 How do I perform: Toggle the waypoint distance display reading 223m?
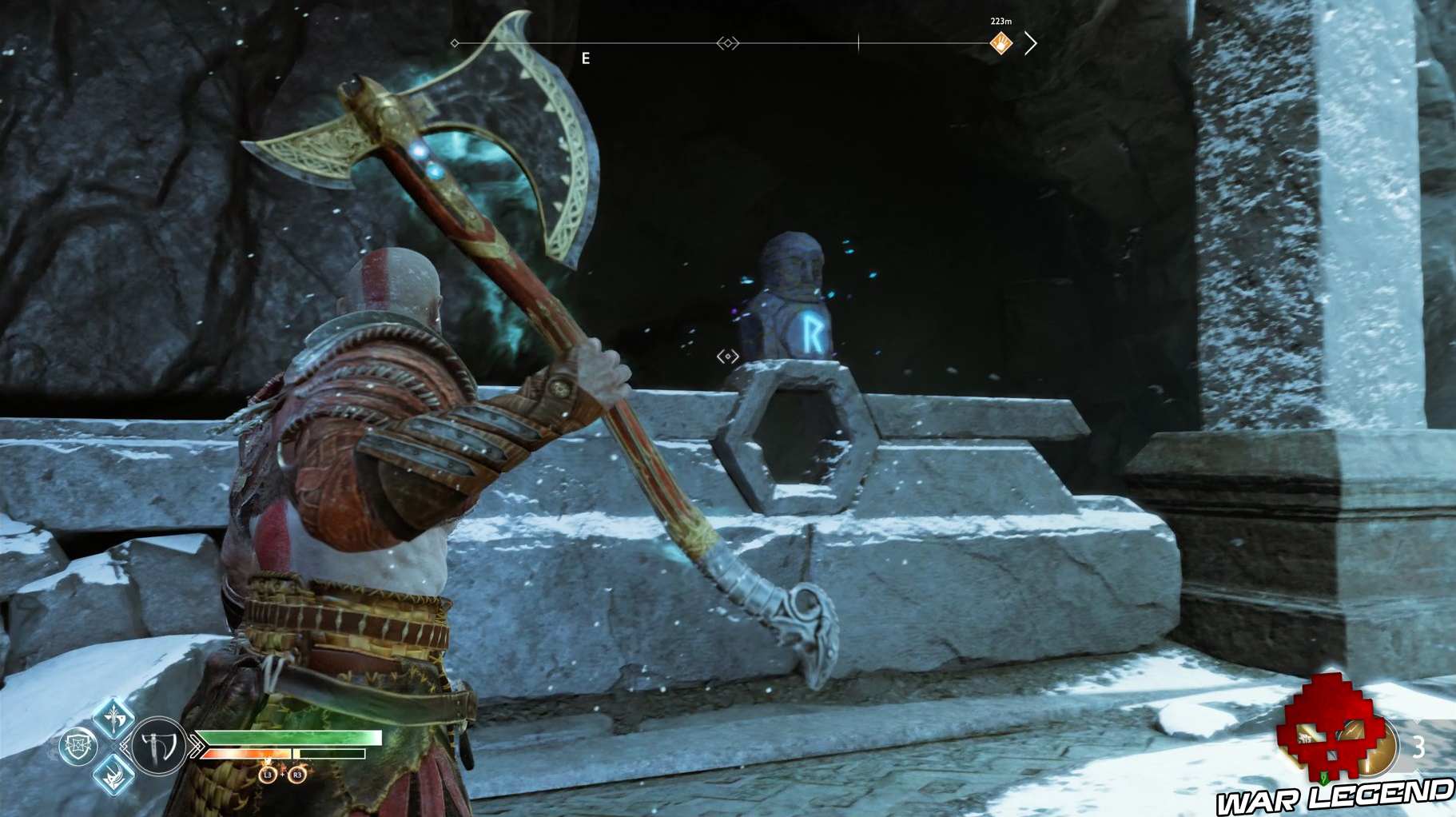(x=1001, y=22)
